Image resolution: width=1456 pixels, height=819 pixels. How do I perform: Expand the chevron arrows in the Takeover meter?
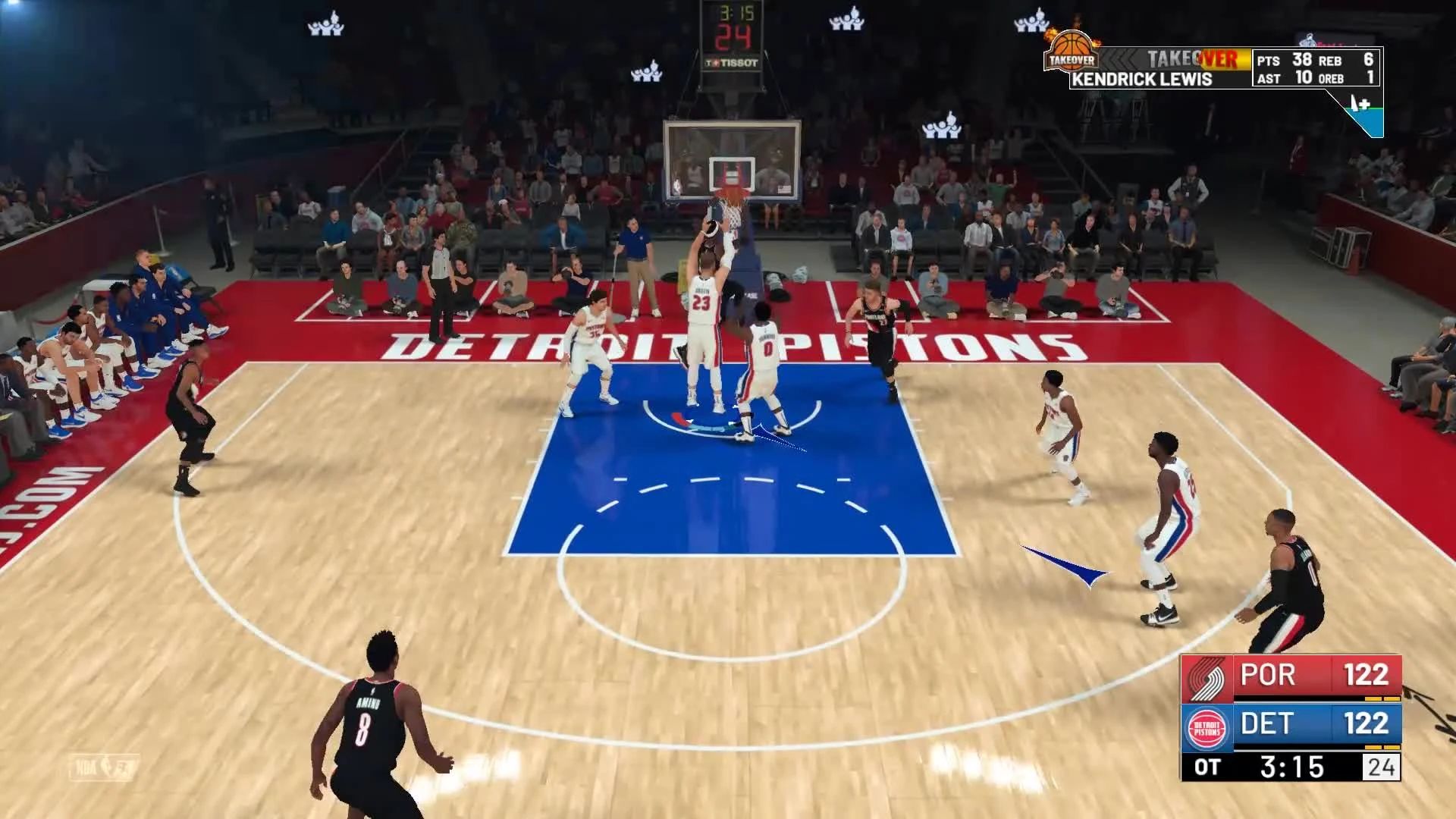click(x=1117, y=60)
